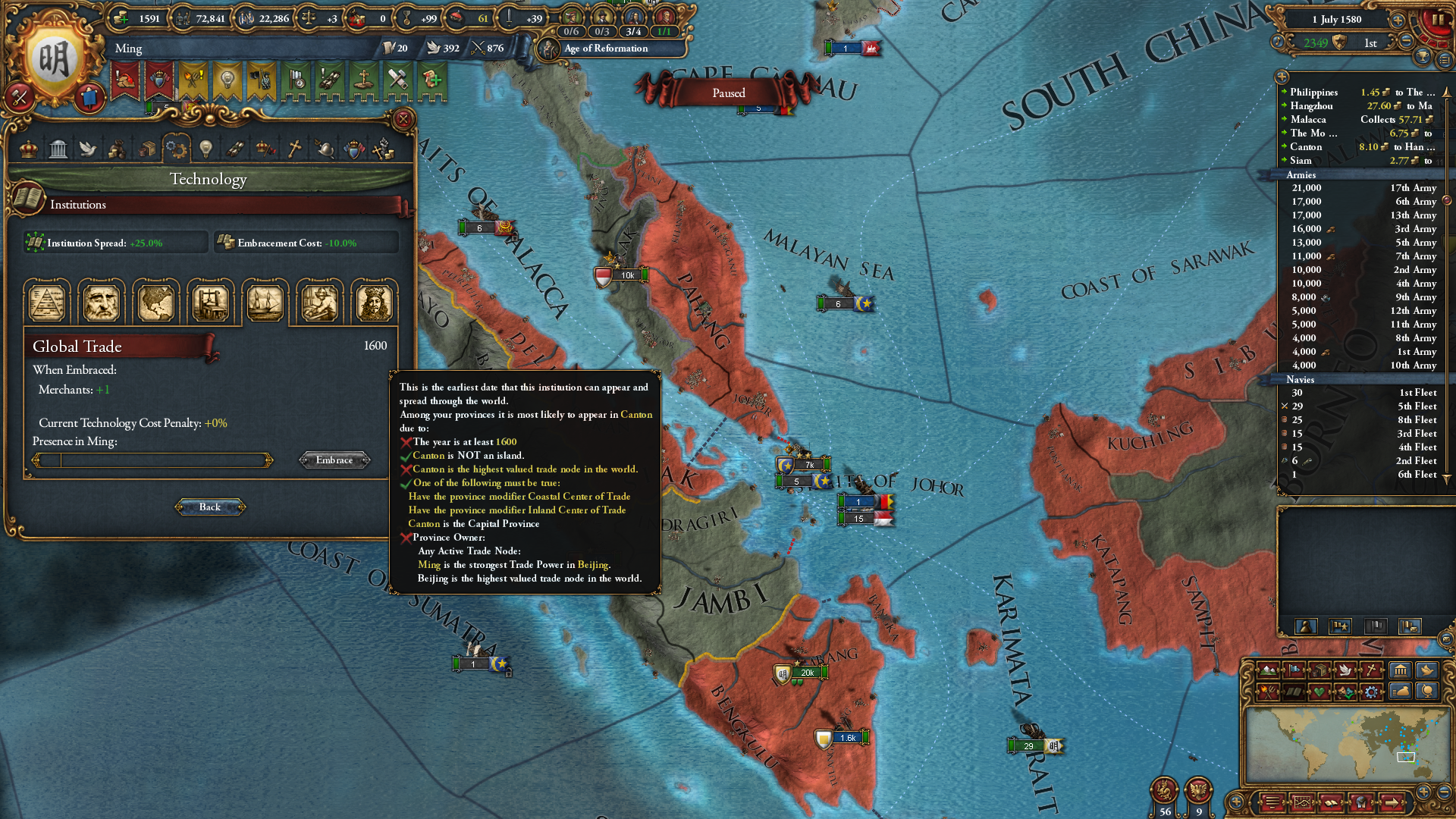The height and width of the screenshot is (819, 1456).
Task: Collapse the Navies section in the outliner
Action: (1300, 379)
